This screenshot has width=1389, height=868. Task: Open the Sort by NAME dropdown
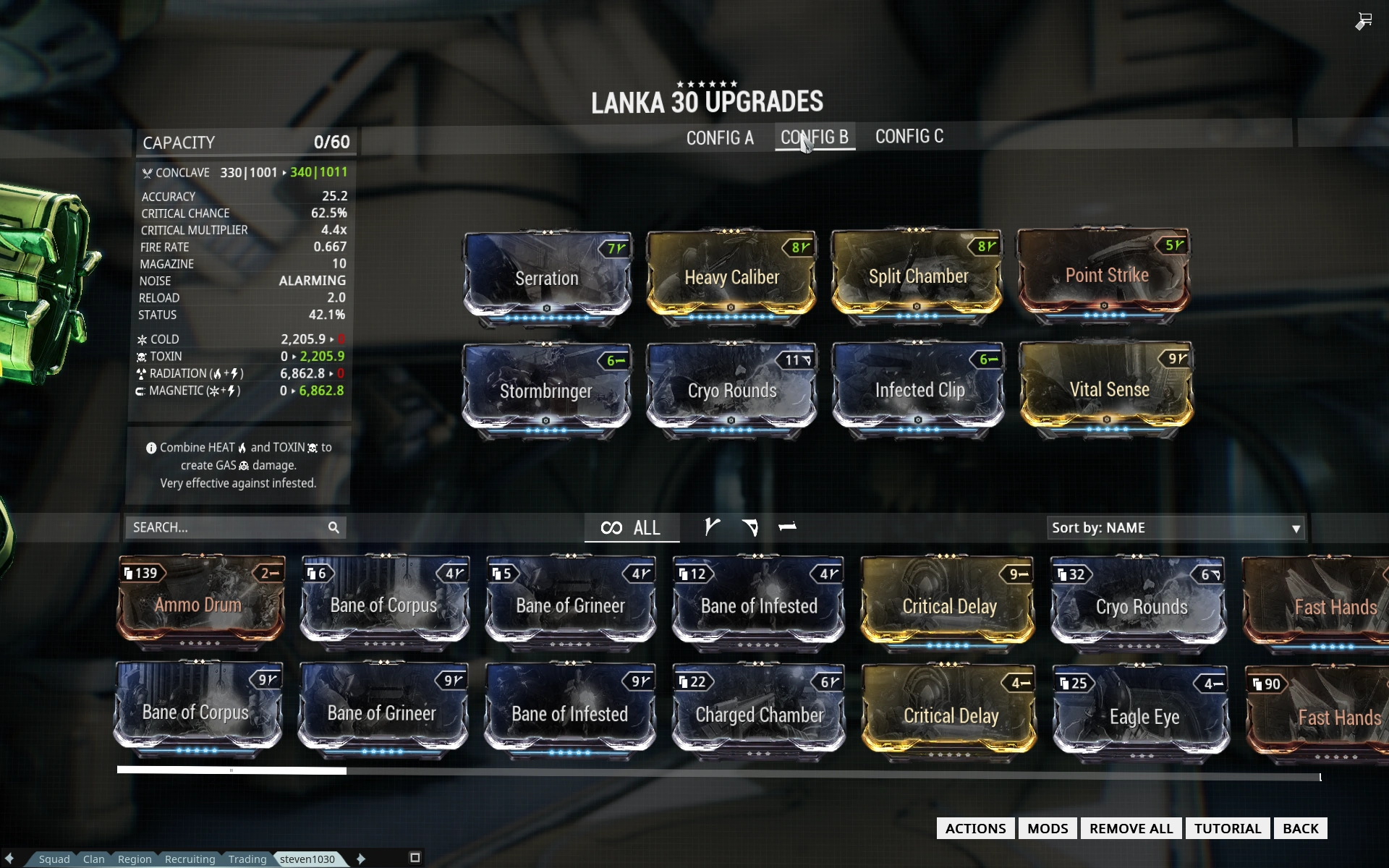pyautogui.click(x=1176, y=528)
